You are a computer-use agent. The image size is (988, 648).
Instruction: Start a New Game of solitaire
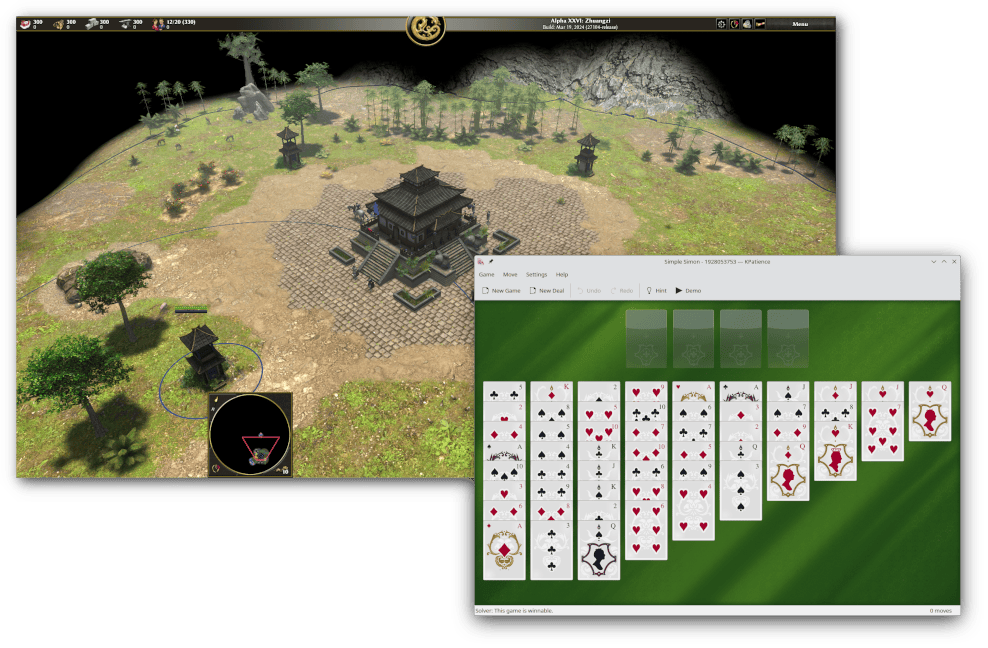[501, 290]
